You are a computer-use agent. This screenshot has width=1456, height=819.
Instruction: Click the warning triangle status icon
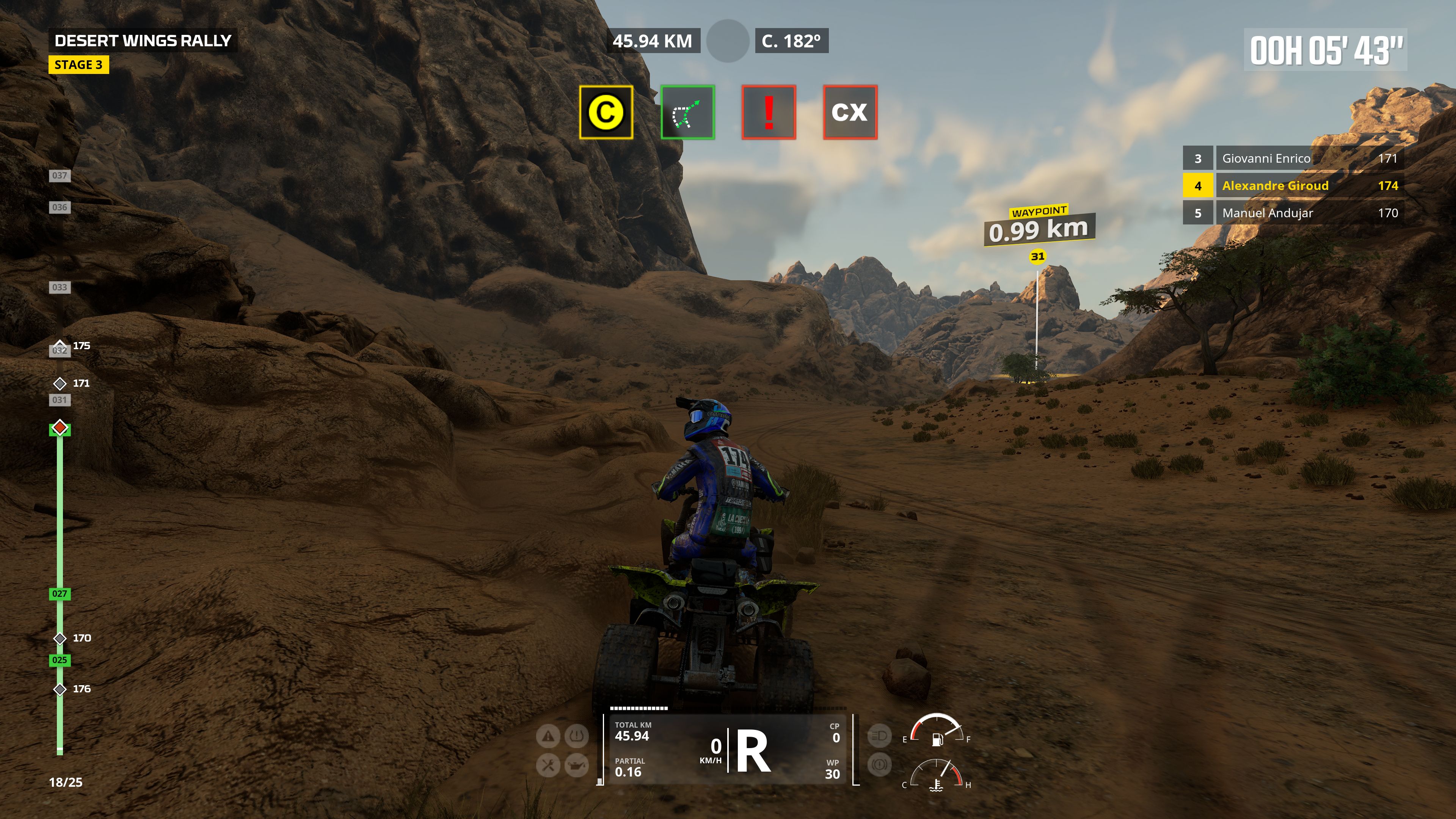548,736
